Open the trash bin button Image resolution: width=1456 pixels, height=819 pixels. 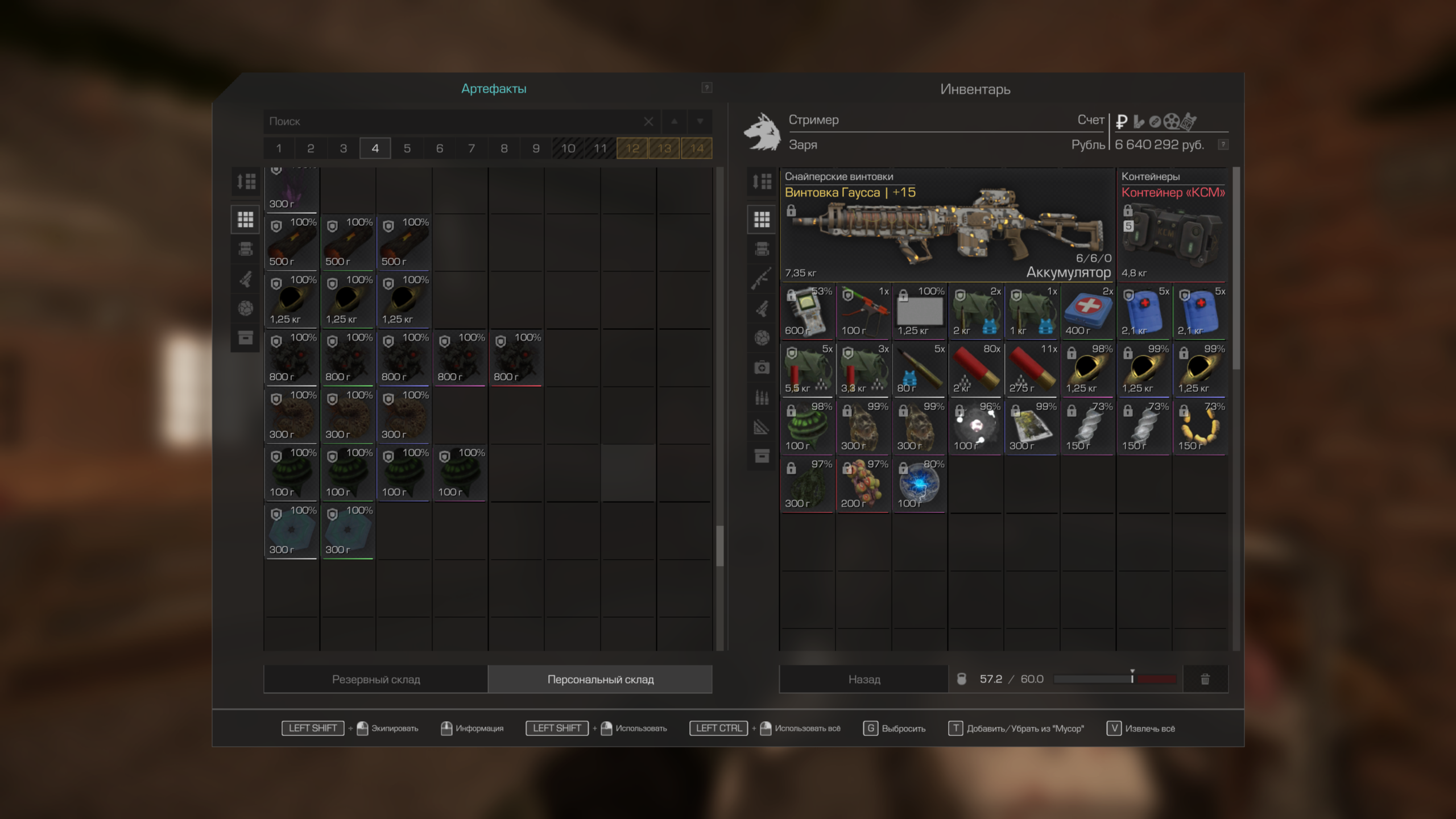tap(1205, 679)
